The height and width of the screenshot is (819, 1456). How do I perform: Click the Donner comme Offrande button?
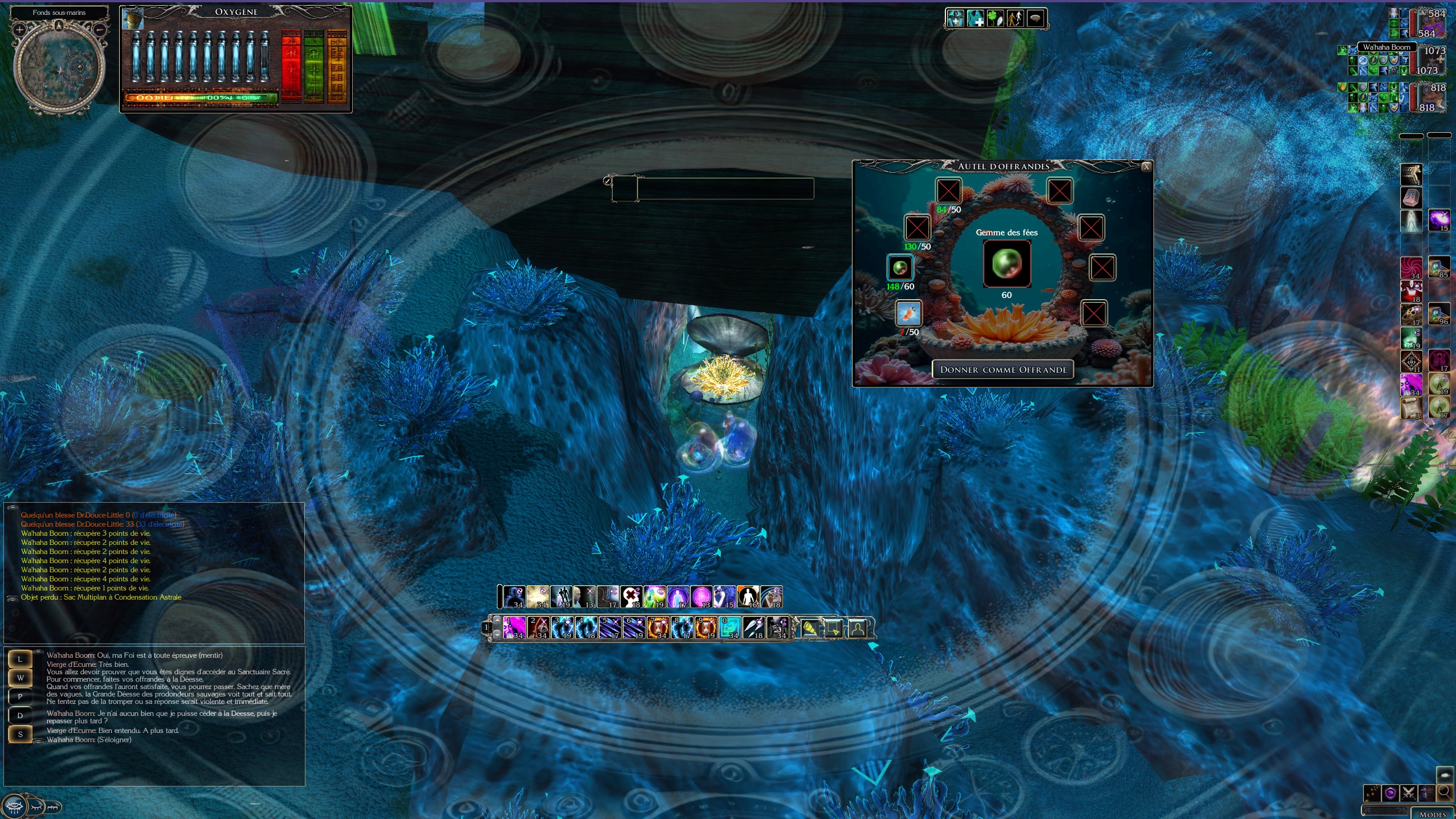[x=1003, y=369]
